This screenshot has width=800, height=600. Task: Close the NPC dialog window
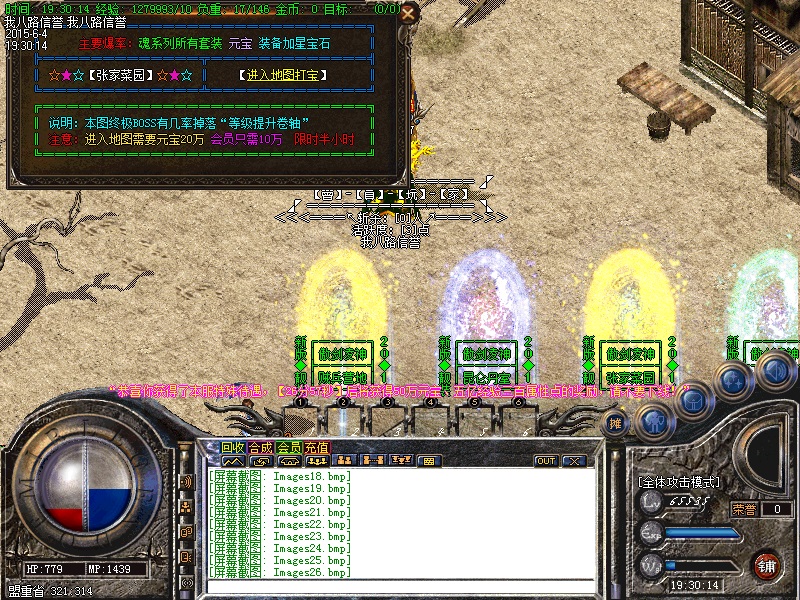click(x=407, y=14)
